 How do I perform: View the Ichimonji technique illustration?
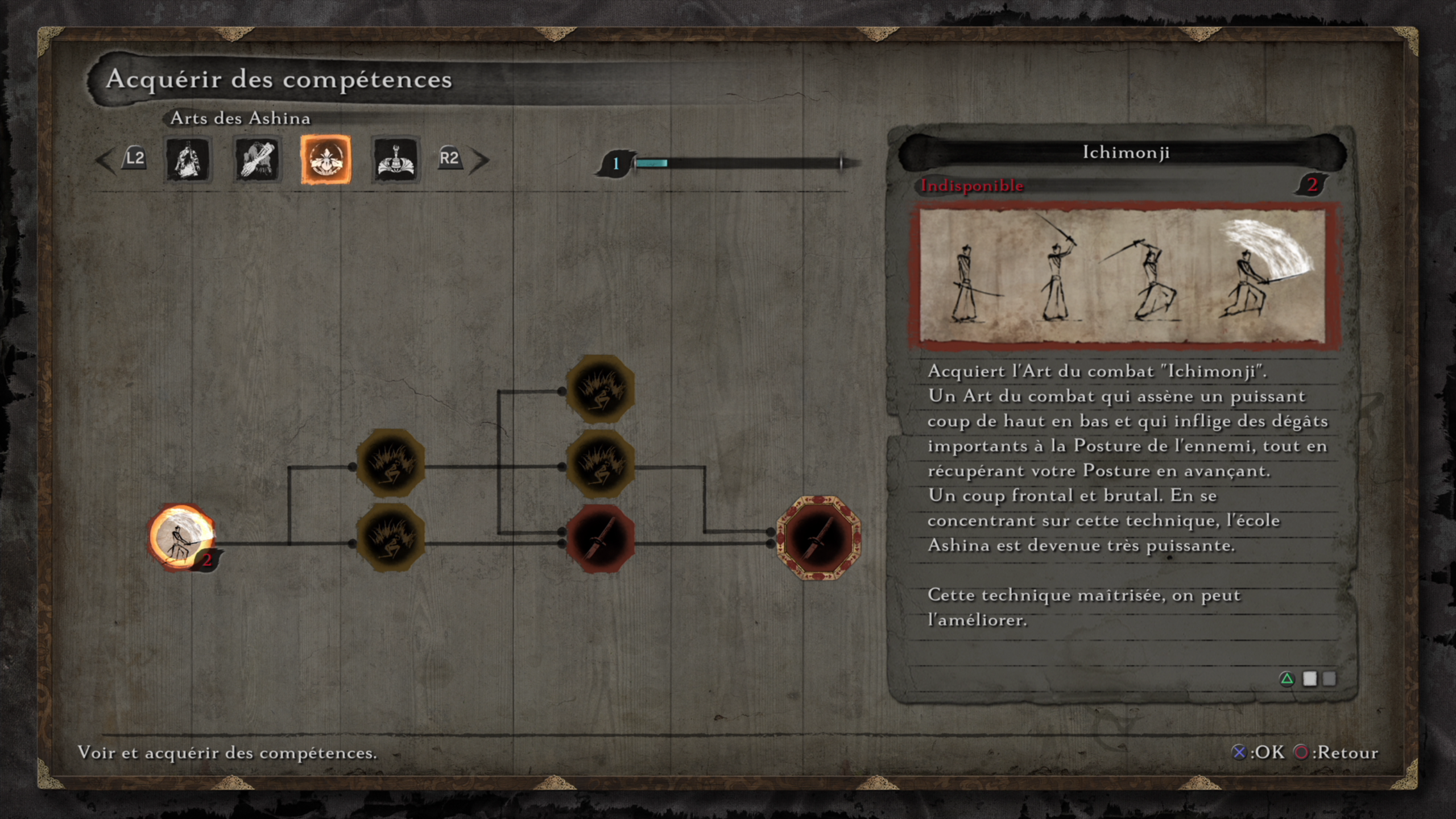click(1123, 276)
